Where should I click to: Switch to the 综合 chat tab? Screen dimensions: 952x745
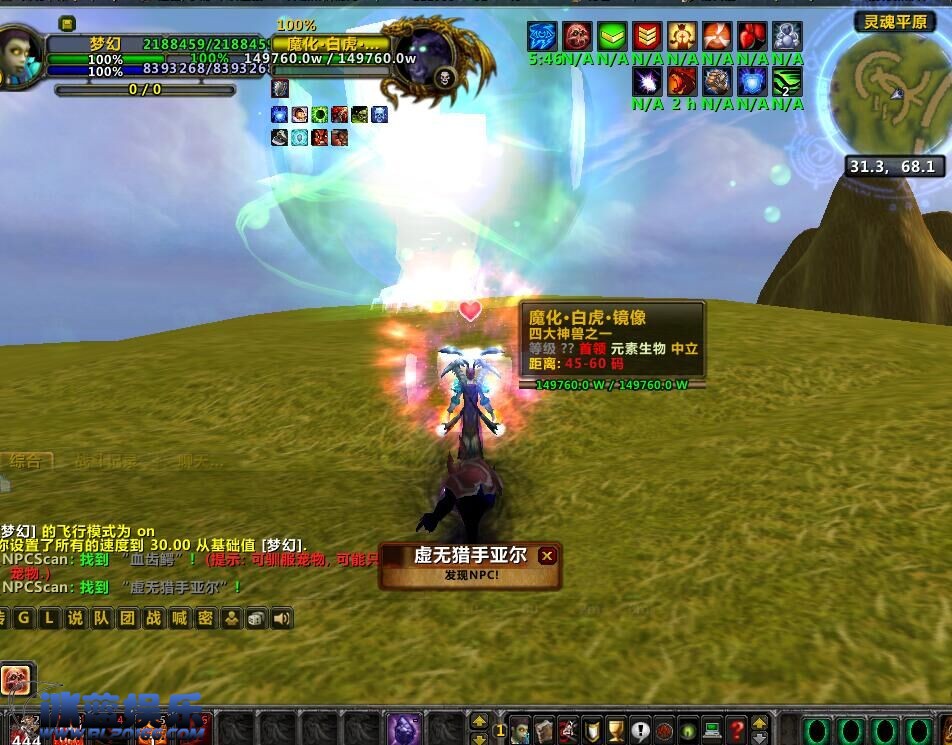25,461
